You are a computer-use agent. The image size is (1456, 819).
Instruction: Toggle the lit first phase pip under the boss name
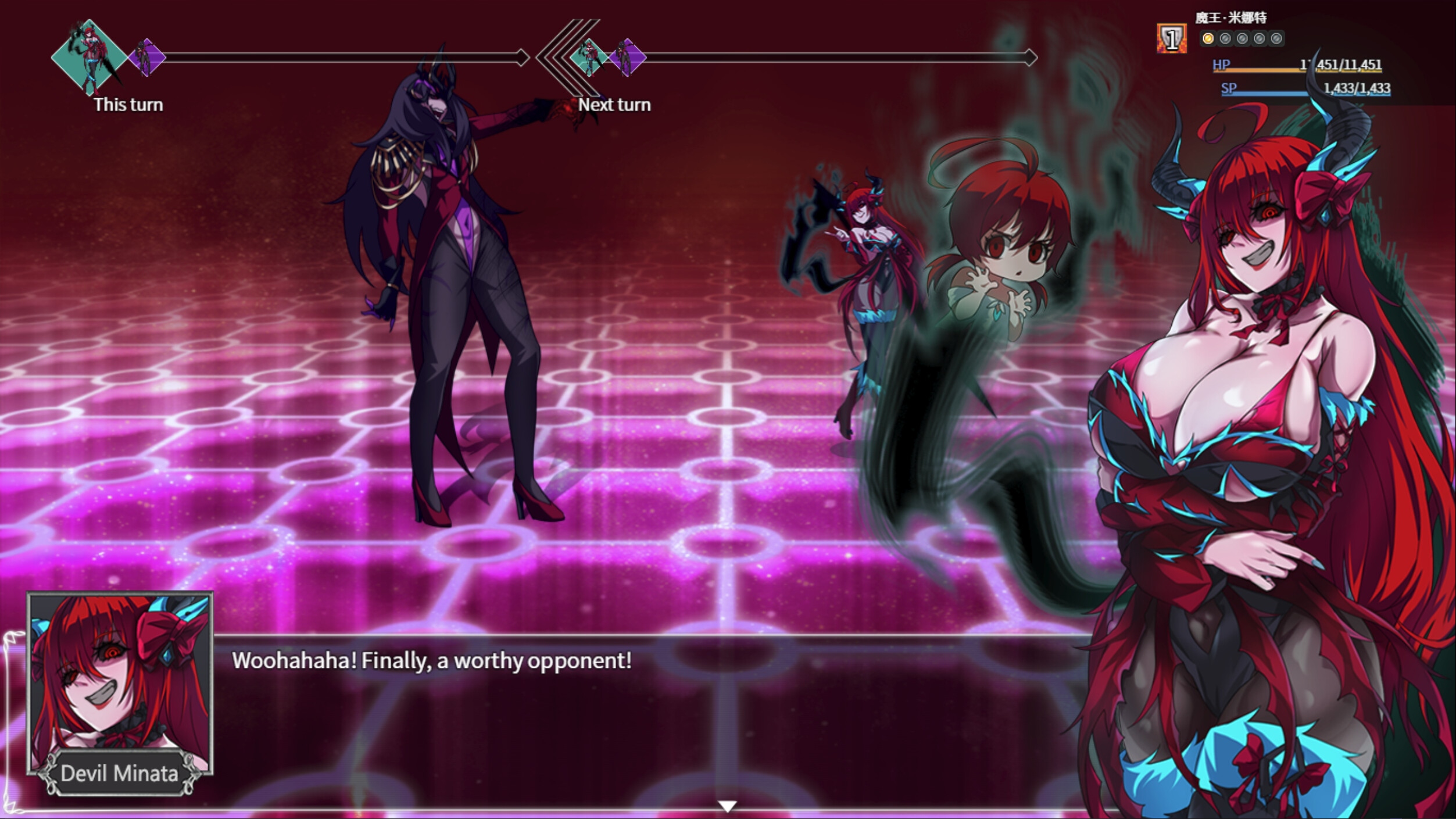(x=1209, y=39)
